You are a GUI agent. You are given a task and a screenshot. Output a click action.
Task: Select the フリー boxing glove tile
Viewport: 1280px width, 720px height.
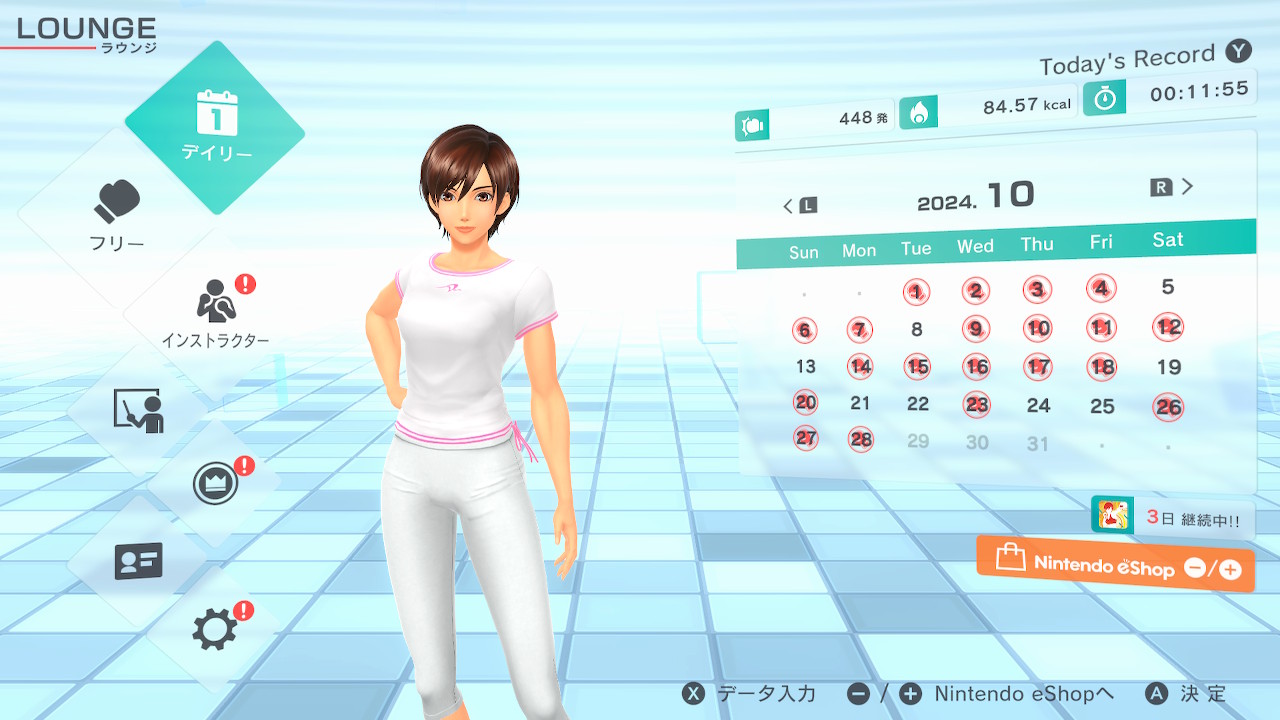(118, 215)
